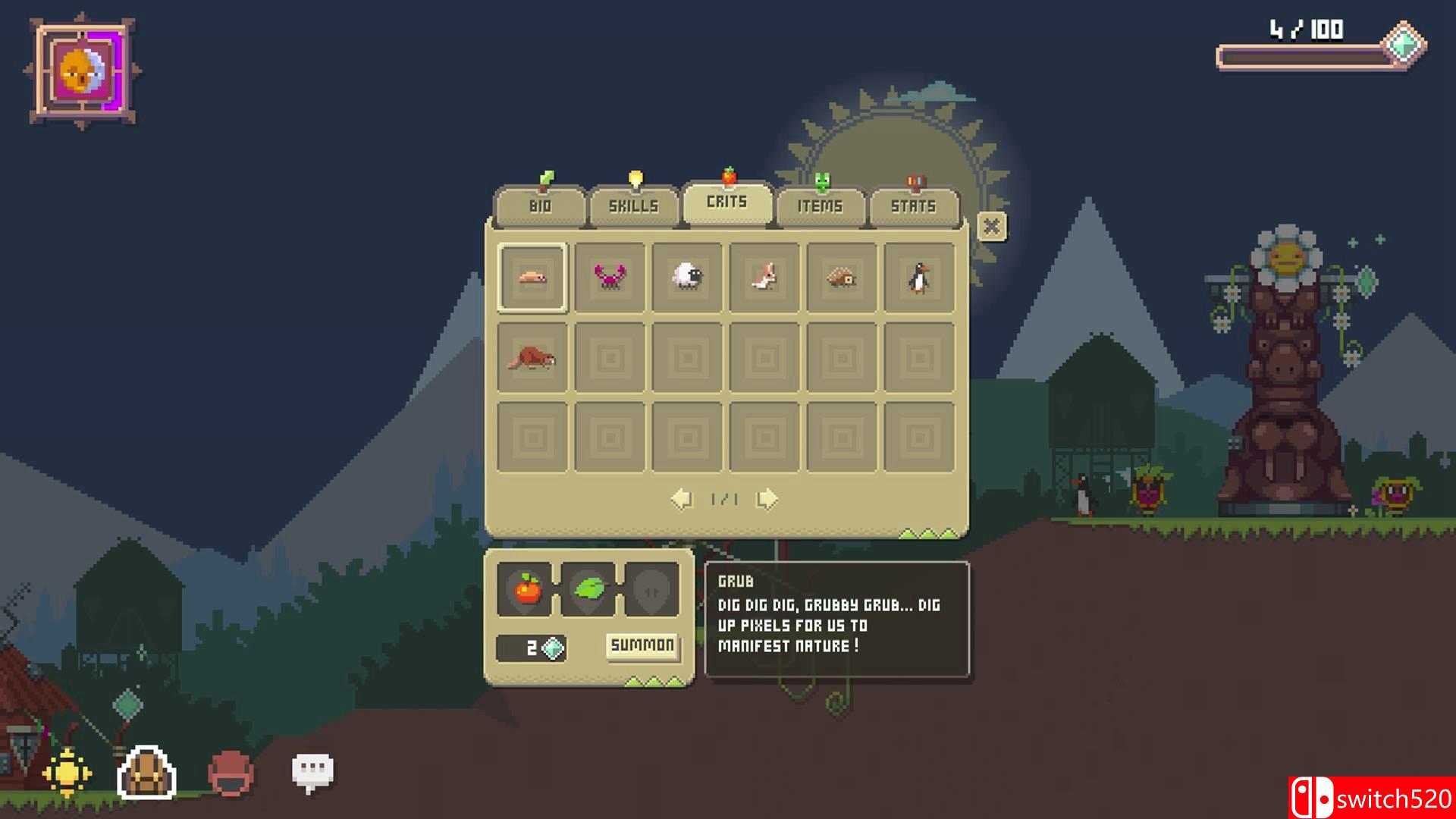Image resolution: width=1456 pixels, height=819 pixels.
Task: Go to the next critter page
Action: coord(767,499)
